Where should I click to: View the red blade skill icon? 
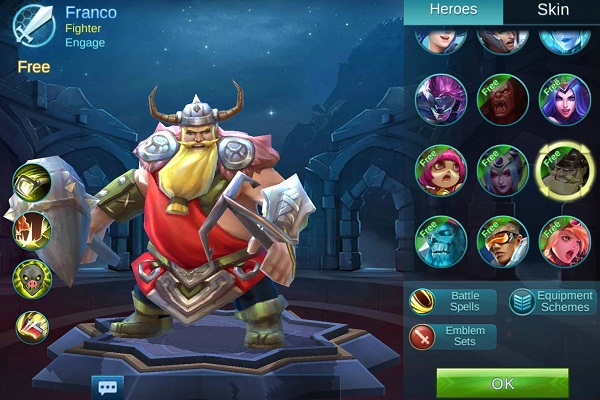point(32,326)
